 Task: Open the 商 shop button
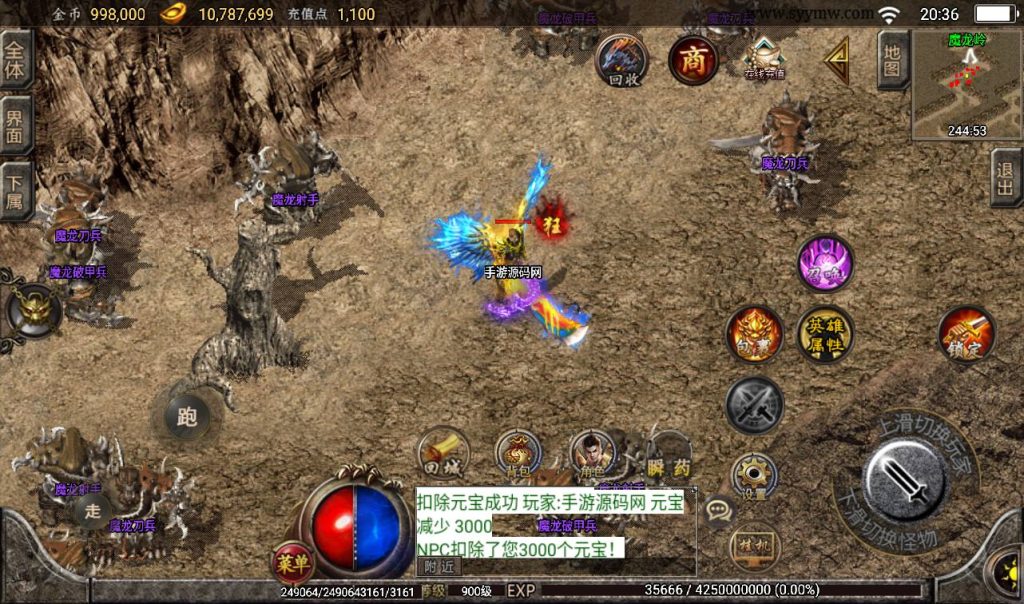coord(693,60)
